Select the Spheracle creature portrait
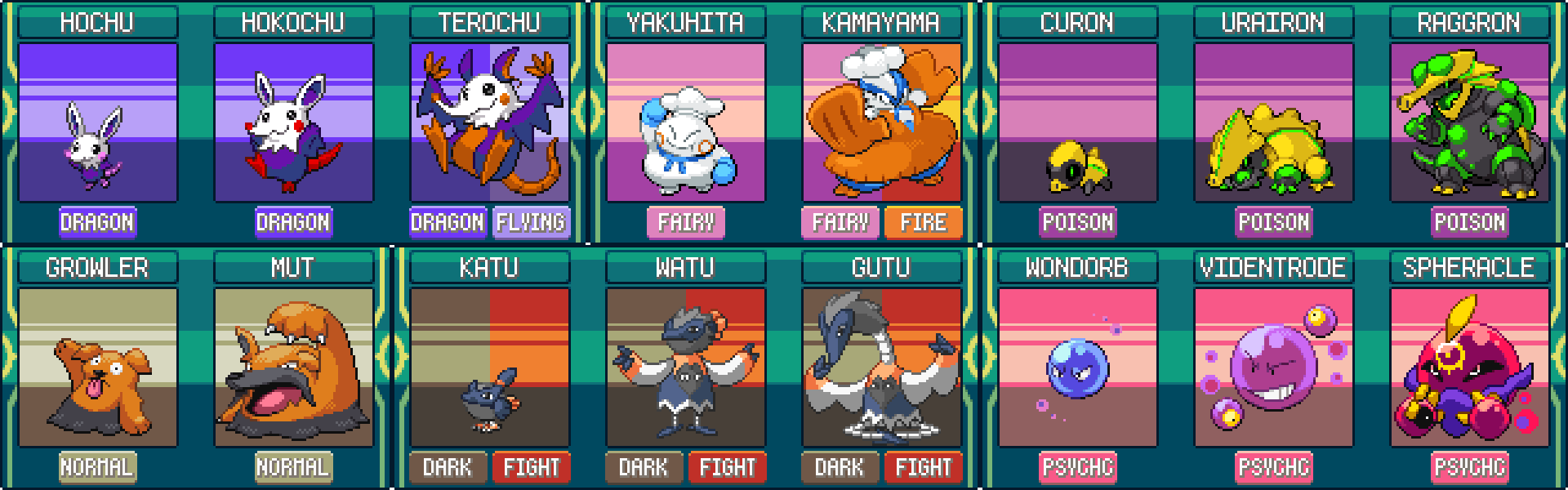1568x490 pixels. point(1469,367)
